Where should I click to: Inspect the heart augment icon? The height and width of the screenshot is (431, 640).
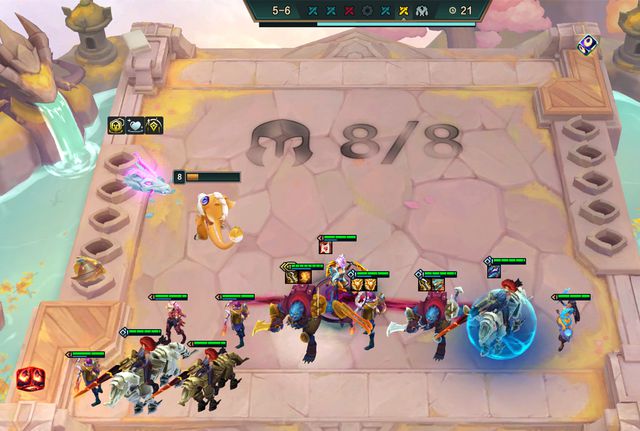pyautogui.click(x=136, y=125)
